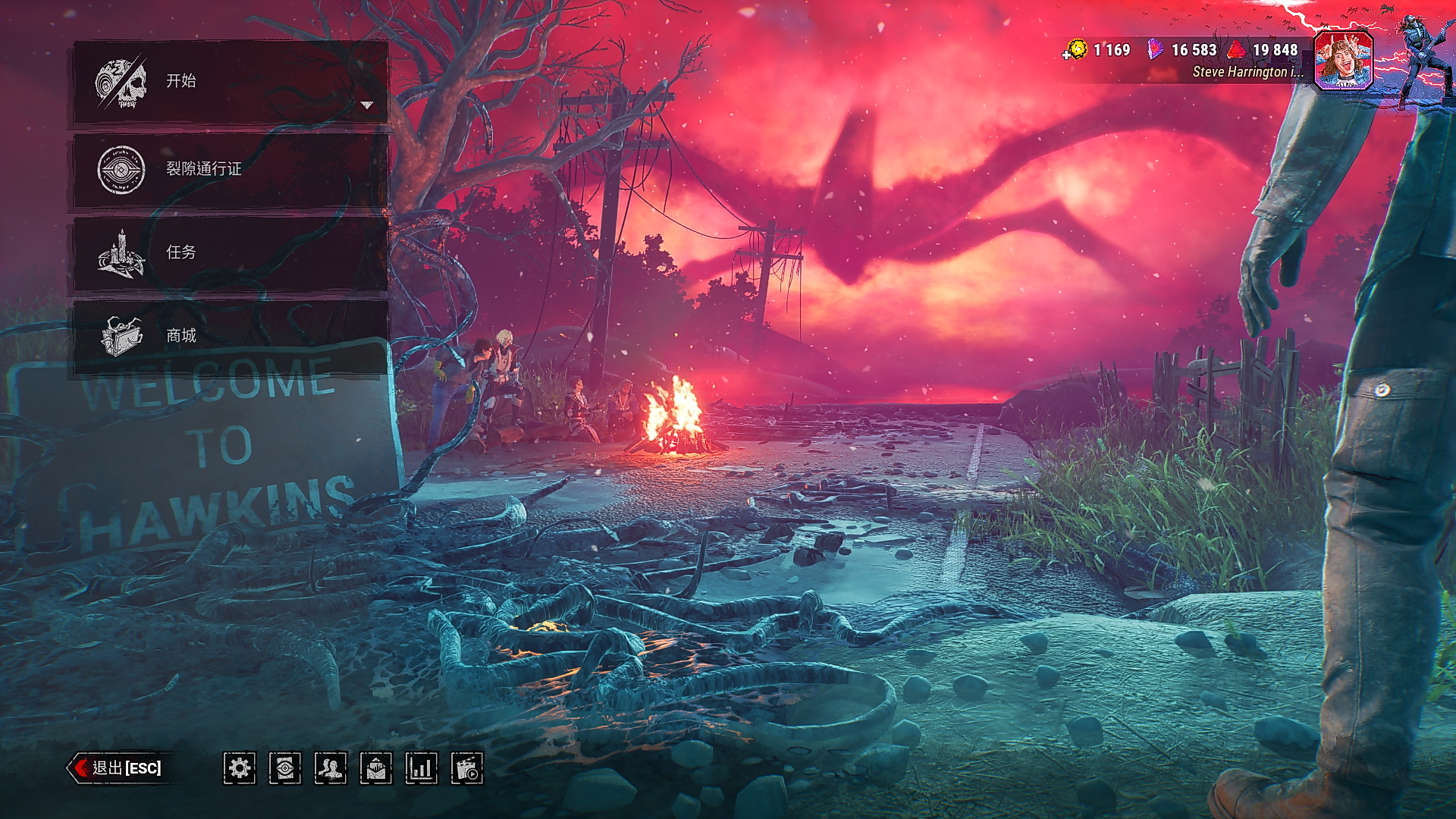This screenshot has width=1456, height=819.
Task: Open the 开始 (Start) menu entry
Action: (x=227, y=81)
